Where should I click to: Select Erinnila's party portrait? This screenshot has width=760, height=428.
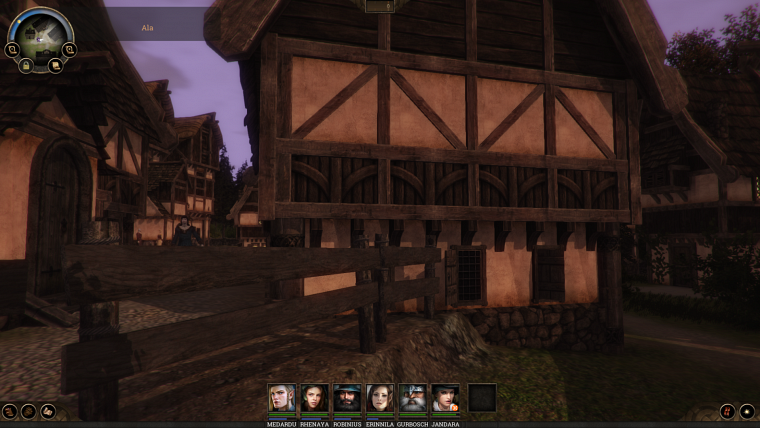pyautogui.click(x=380, y=398)
